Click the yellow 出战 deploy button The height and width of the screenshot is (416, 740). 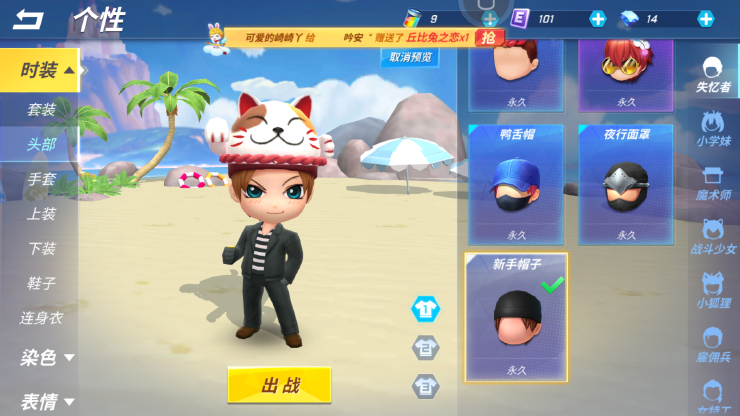tap(279, 384)
